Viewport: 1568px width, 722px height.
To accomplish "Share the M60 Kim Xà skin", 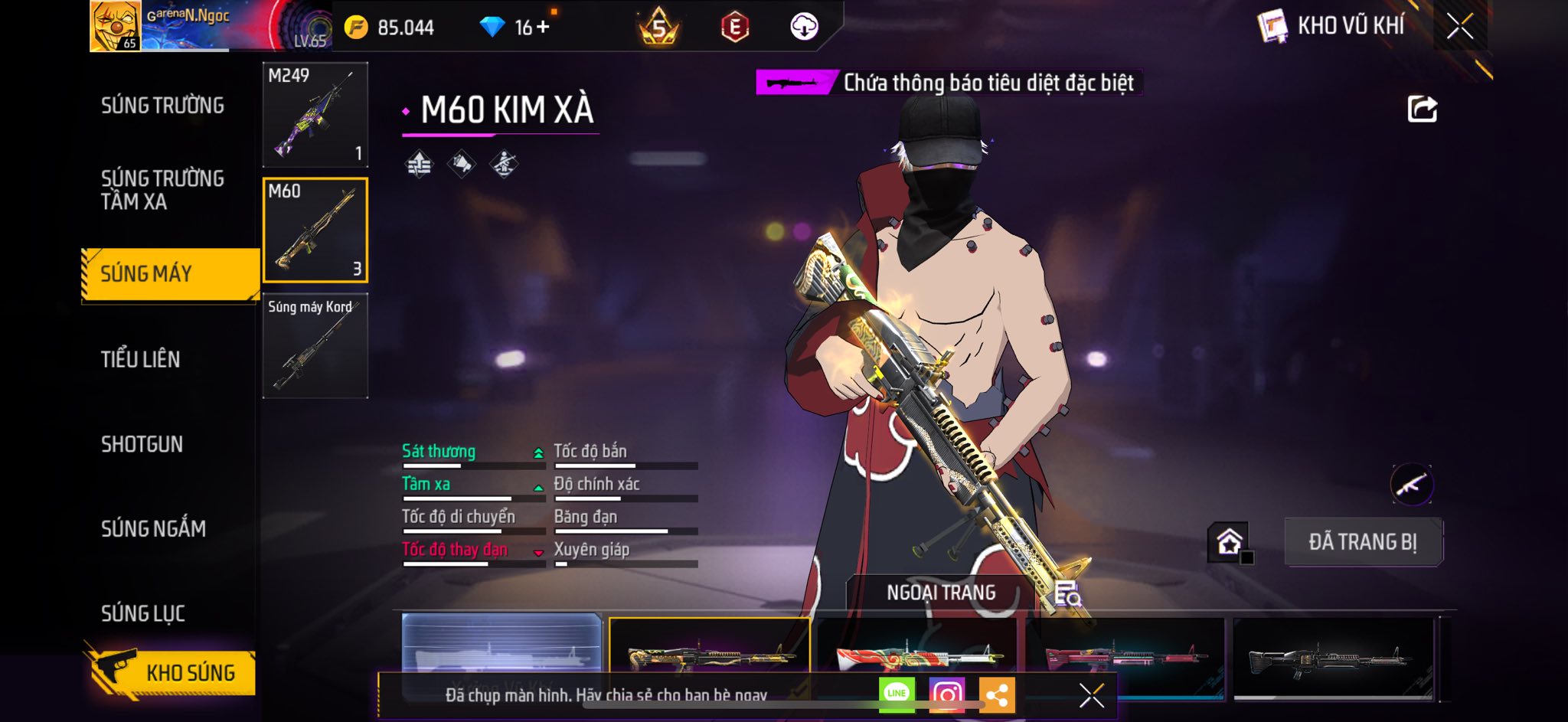I will pos(1422,109).
